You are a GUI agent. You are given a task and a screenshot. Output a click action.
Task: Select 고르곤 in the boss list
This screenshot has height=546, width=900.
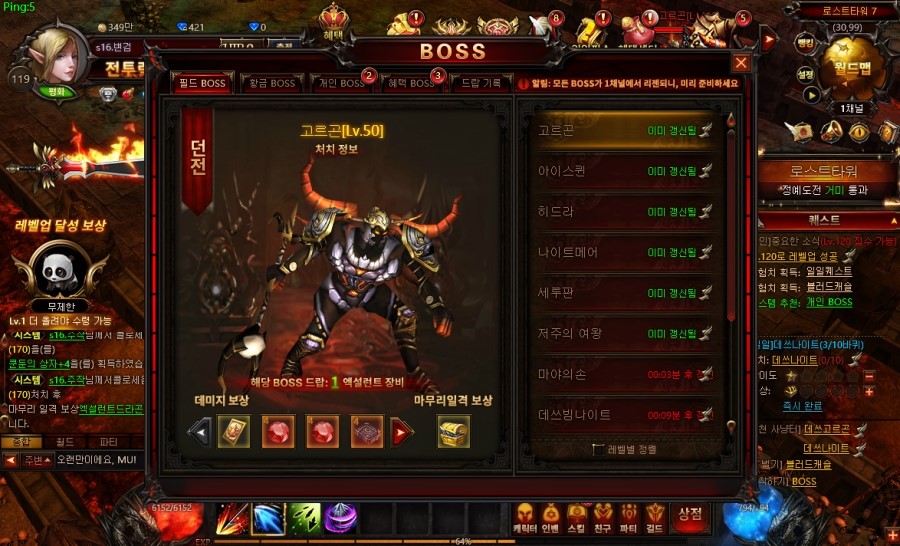(x=620, y=130)
